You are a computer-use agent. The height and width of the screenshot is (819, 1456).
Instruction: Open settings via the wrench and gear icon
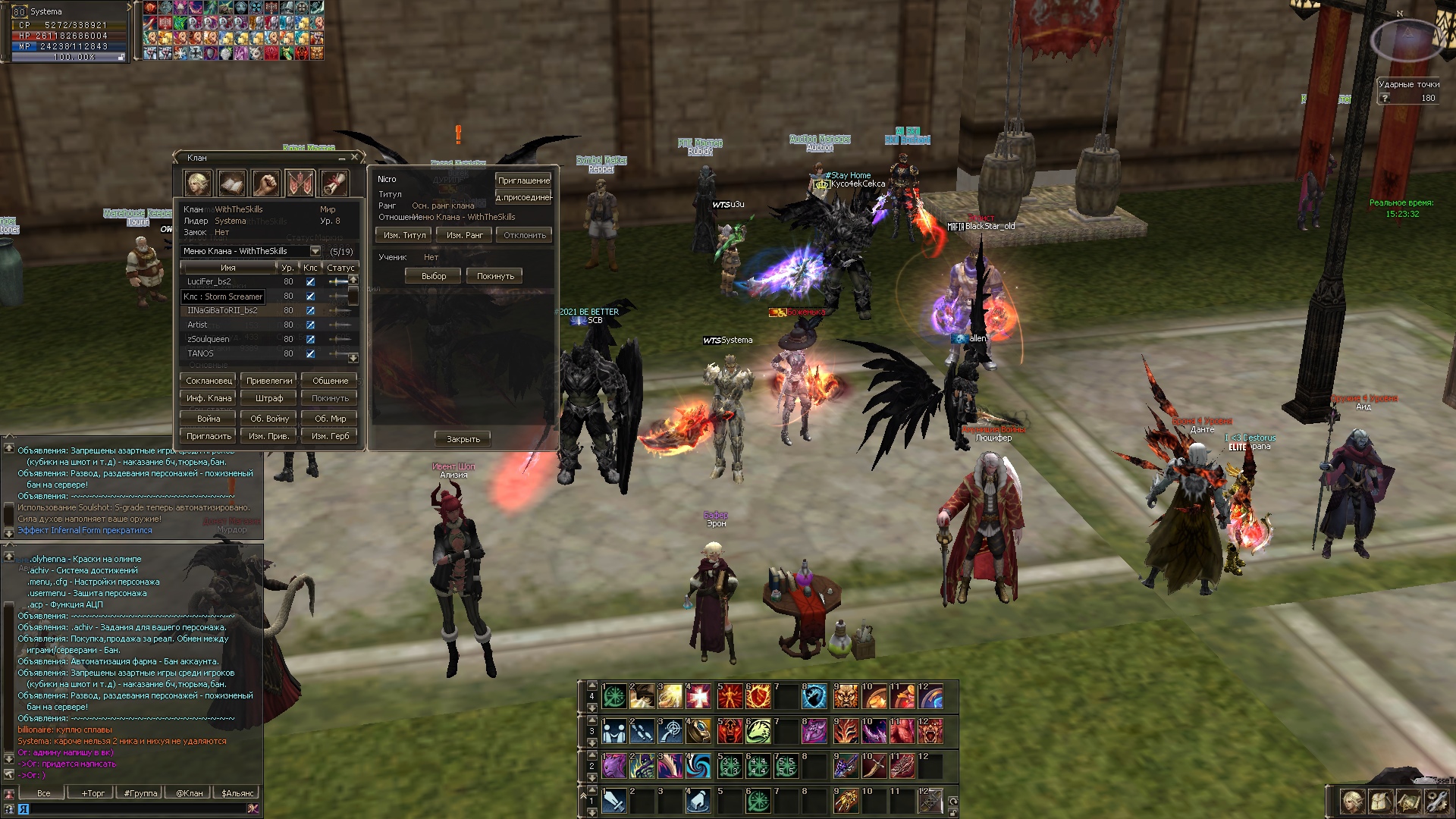tap(1436, 801)
